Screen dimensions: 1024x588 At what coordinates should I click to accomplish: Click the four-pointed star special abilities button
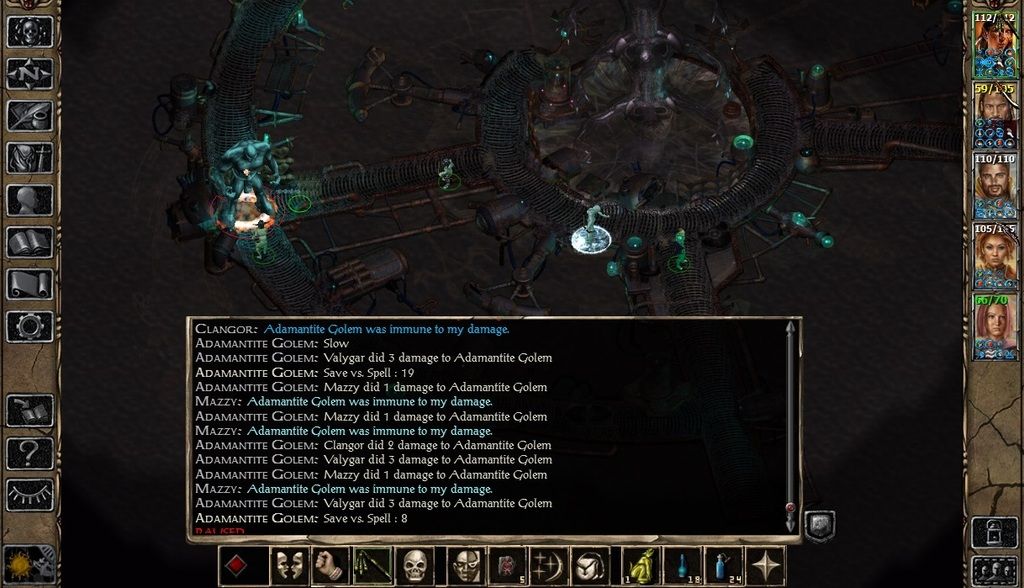pos(767,567)
